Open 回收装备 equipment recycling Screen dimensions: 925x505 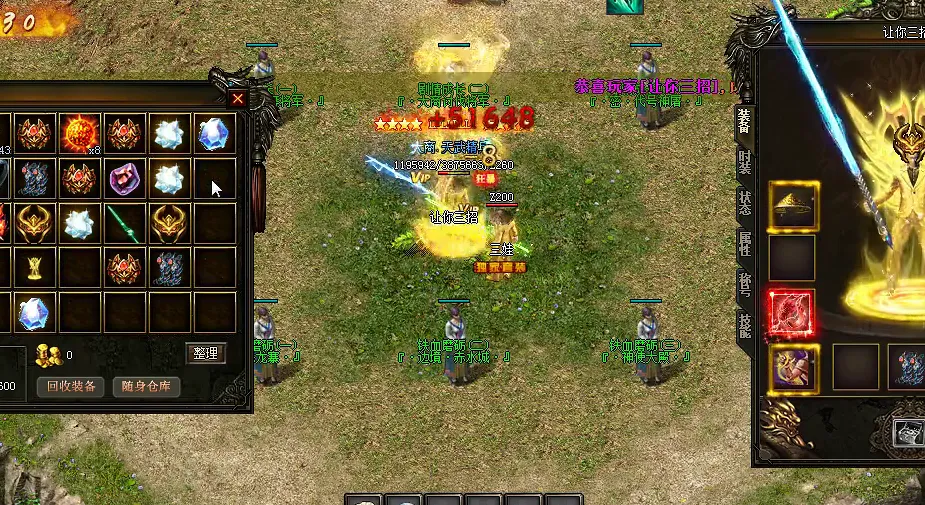tap(72, 387)
